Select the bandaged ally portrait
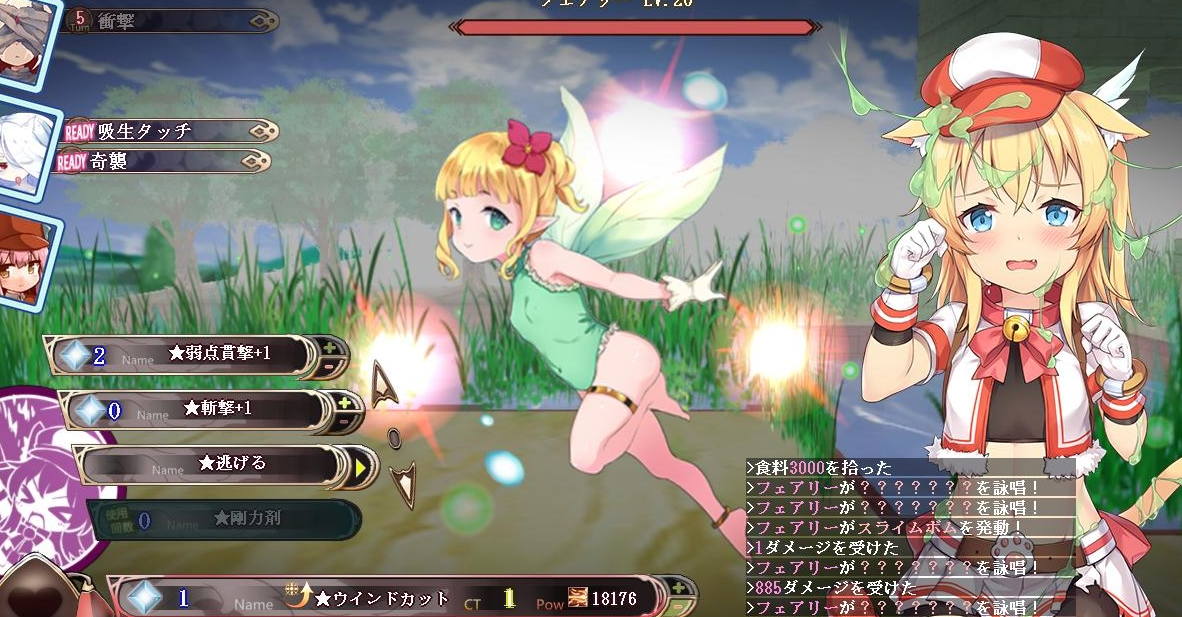1182x617 pixels. click(x=22, y=40)
